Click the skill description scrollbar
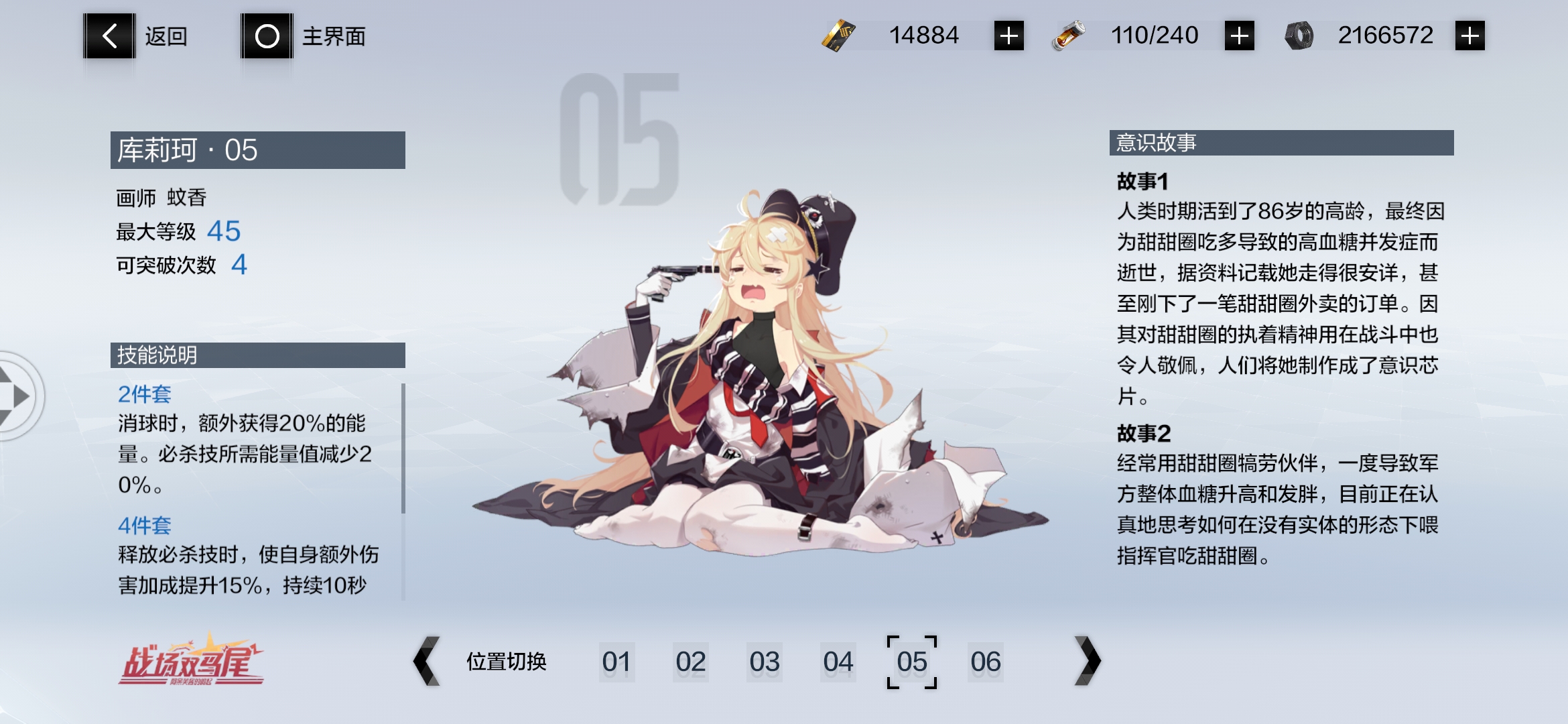The image size is (1568, 724). 403,448
